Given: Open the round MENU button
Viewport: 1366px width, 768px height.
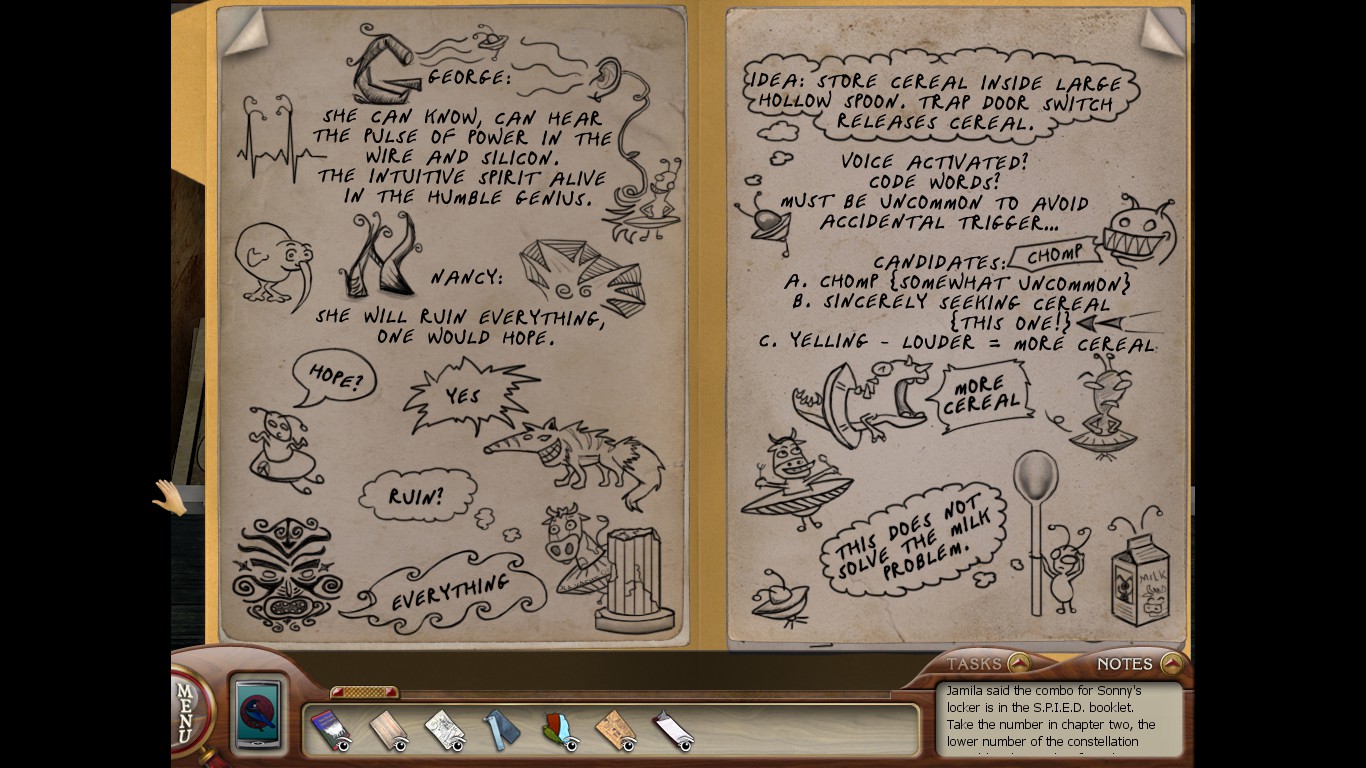Looking at the screenshot, I should pos(186,711).
